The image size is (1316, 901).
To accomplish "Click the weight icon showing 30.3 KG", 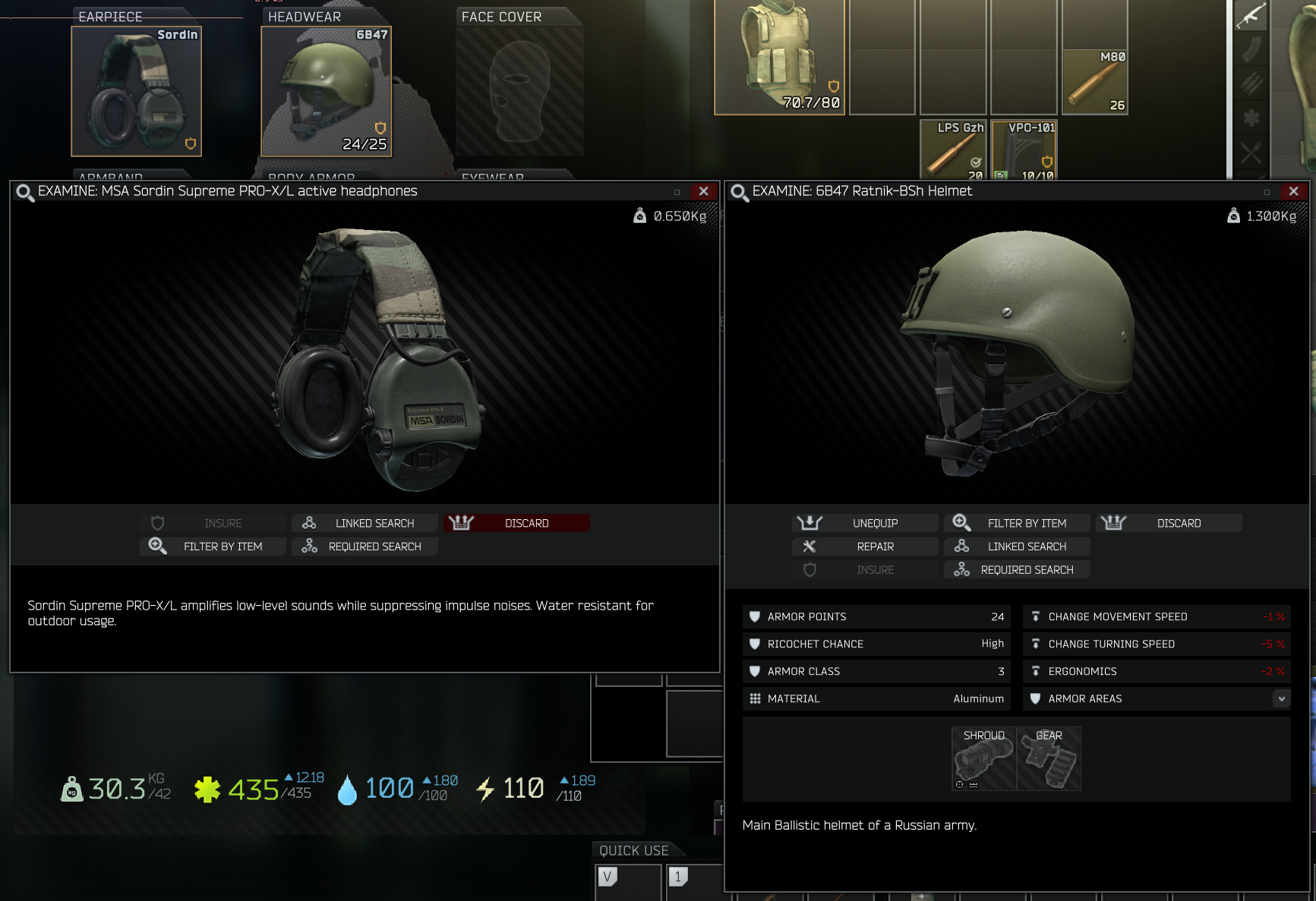I will (72, 788).
